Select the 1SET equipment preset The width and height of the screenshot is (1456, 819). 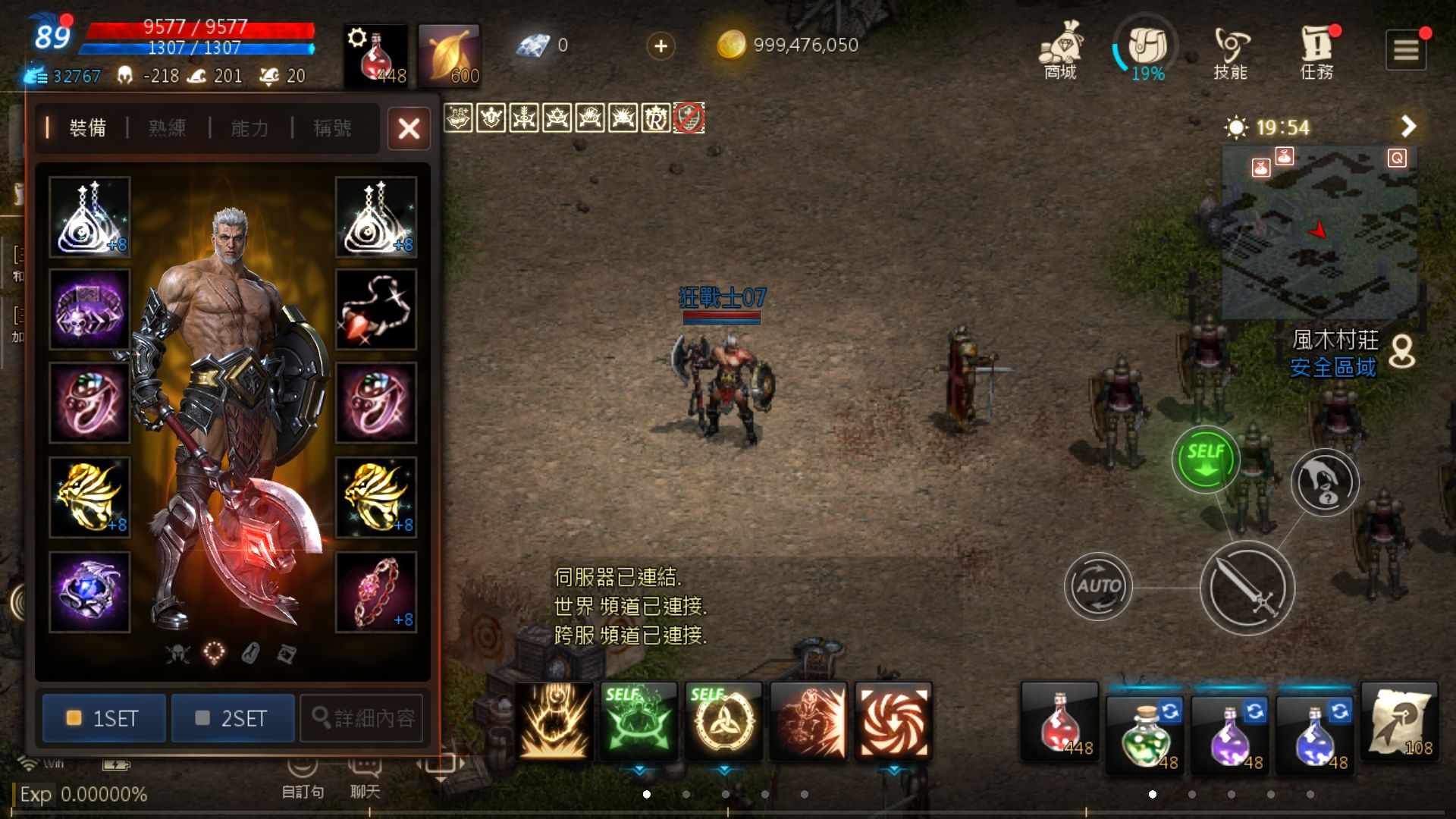coord(104,717)
